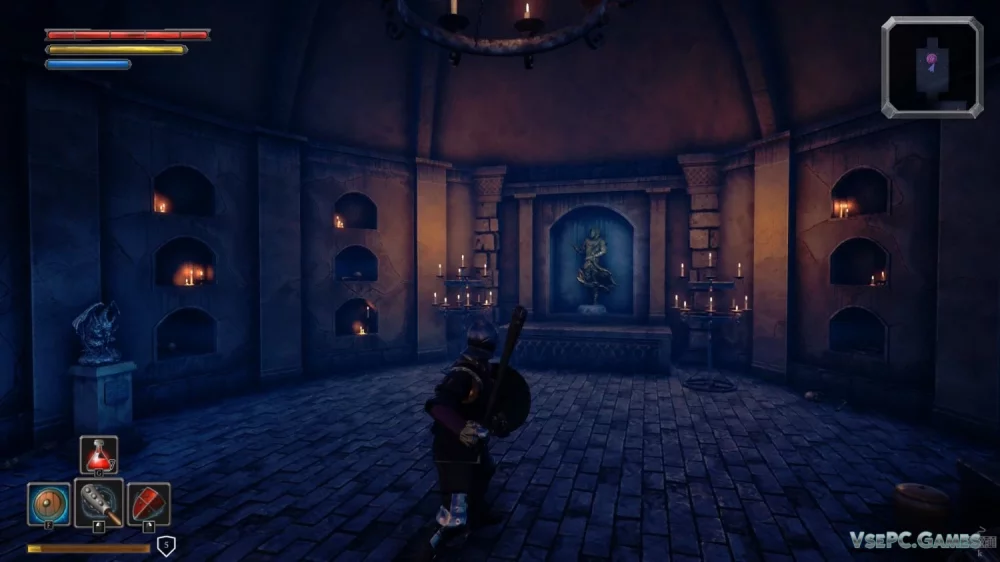The width and height of the screenshot is (1000, 562).
Task: Select the round wooden shield slot
Action: [x=49, y=503]
